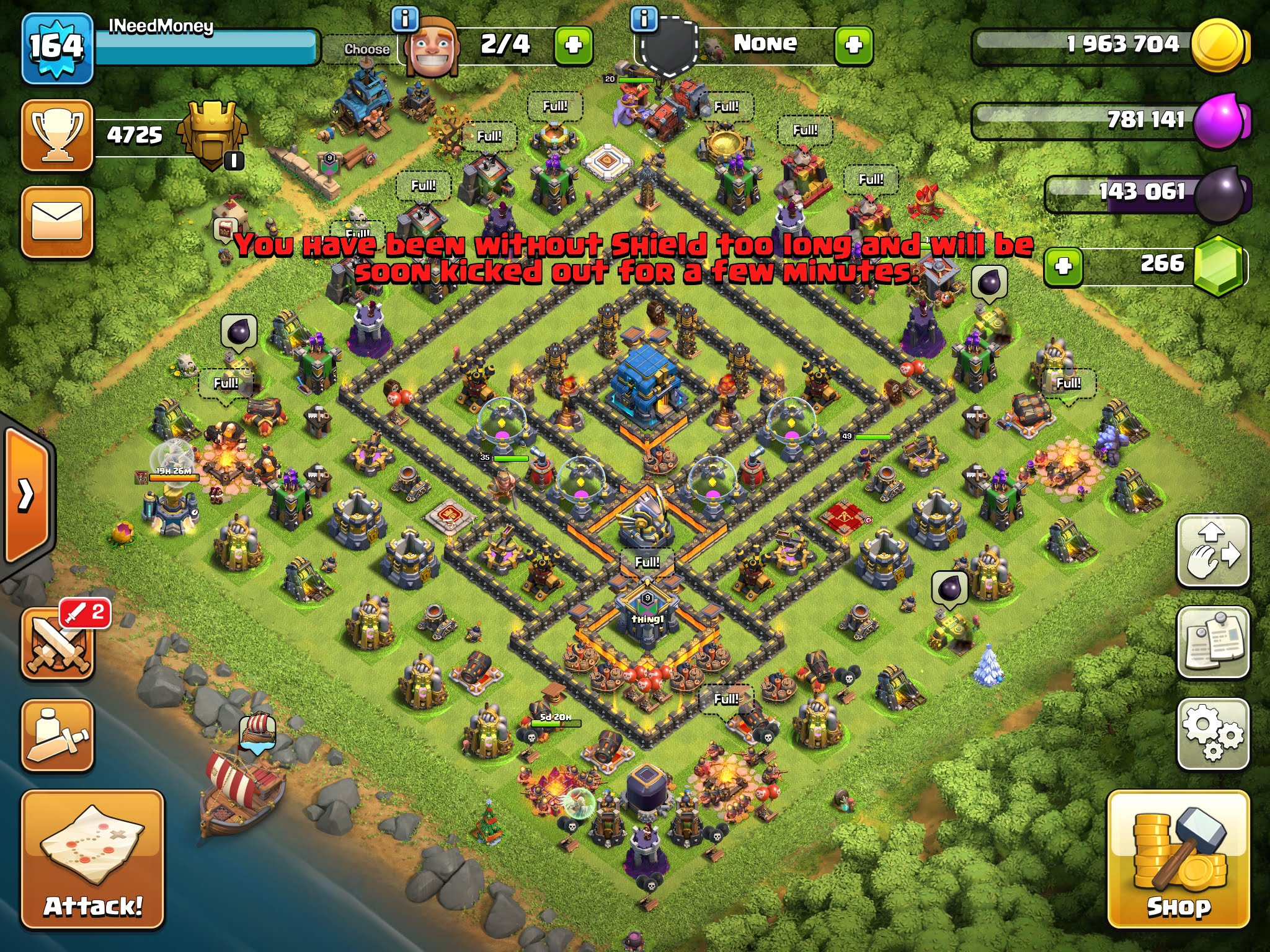The height and width of the screenshot is (952, 1270).
Task: Open the clipboard notes button
Action: tap(1212, 643)
